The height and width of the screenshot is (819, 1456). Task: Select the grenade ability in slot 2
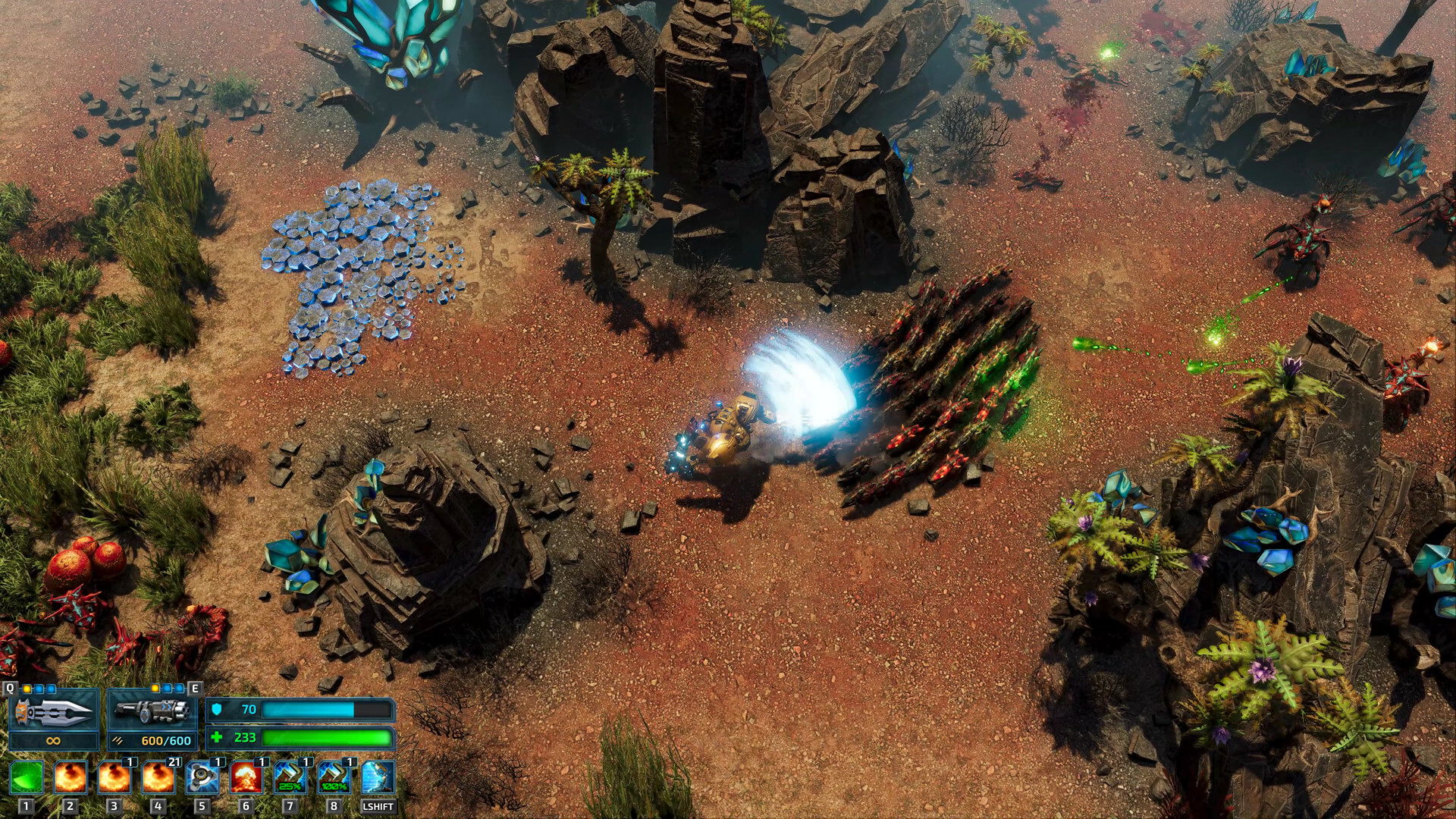click(x=71, y=777)
